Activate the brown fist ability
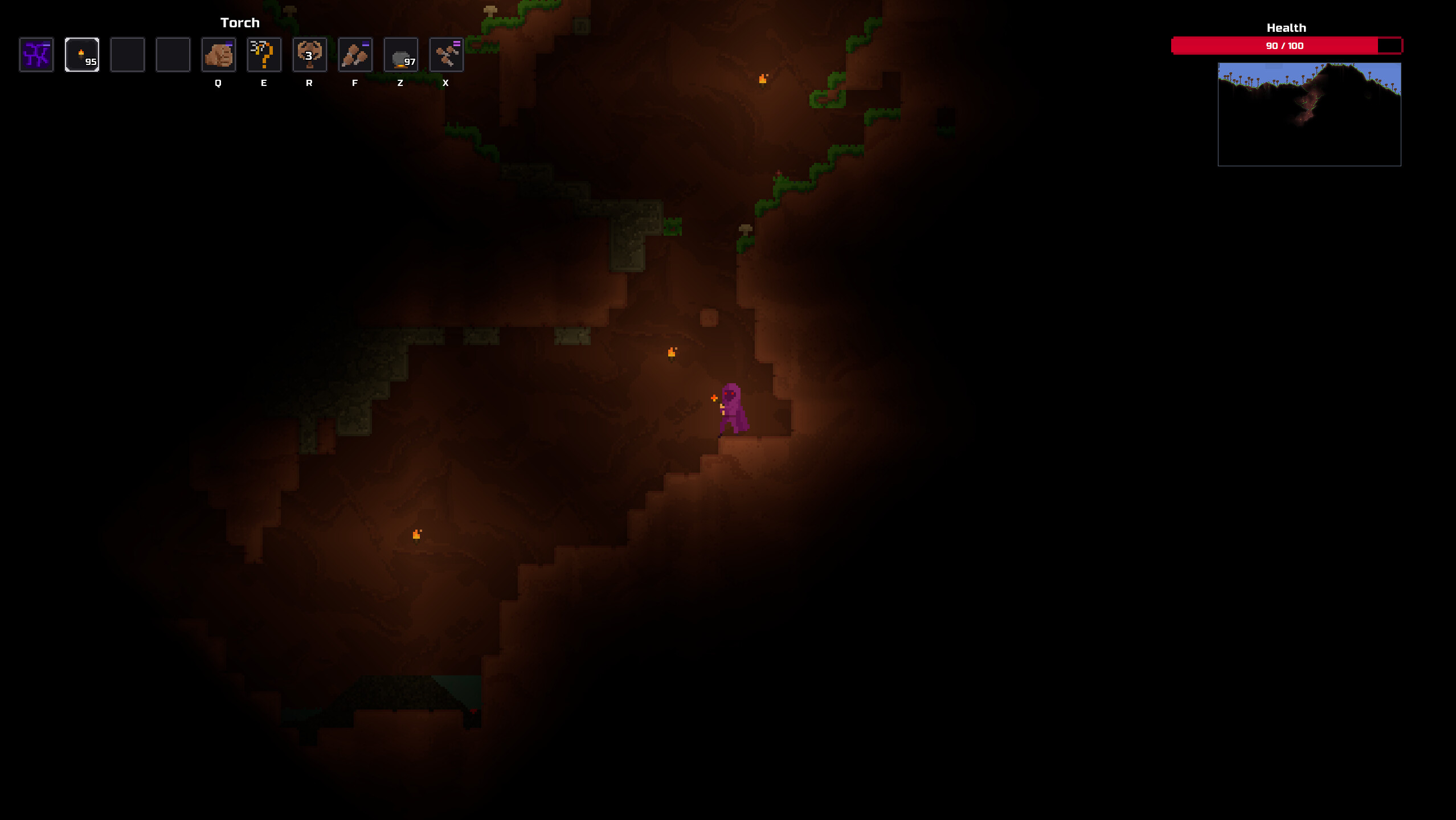This screenshot has width=1456, height=820. (x=219, y=55)
